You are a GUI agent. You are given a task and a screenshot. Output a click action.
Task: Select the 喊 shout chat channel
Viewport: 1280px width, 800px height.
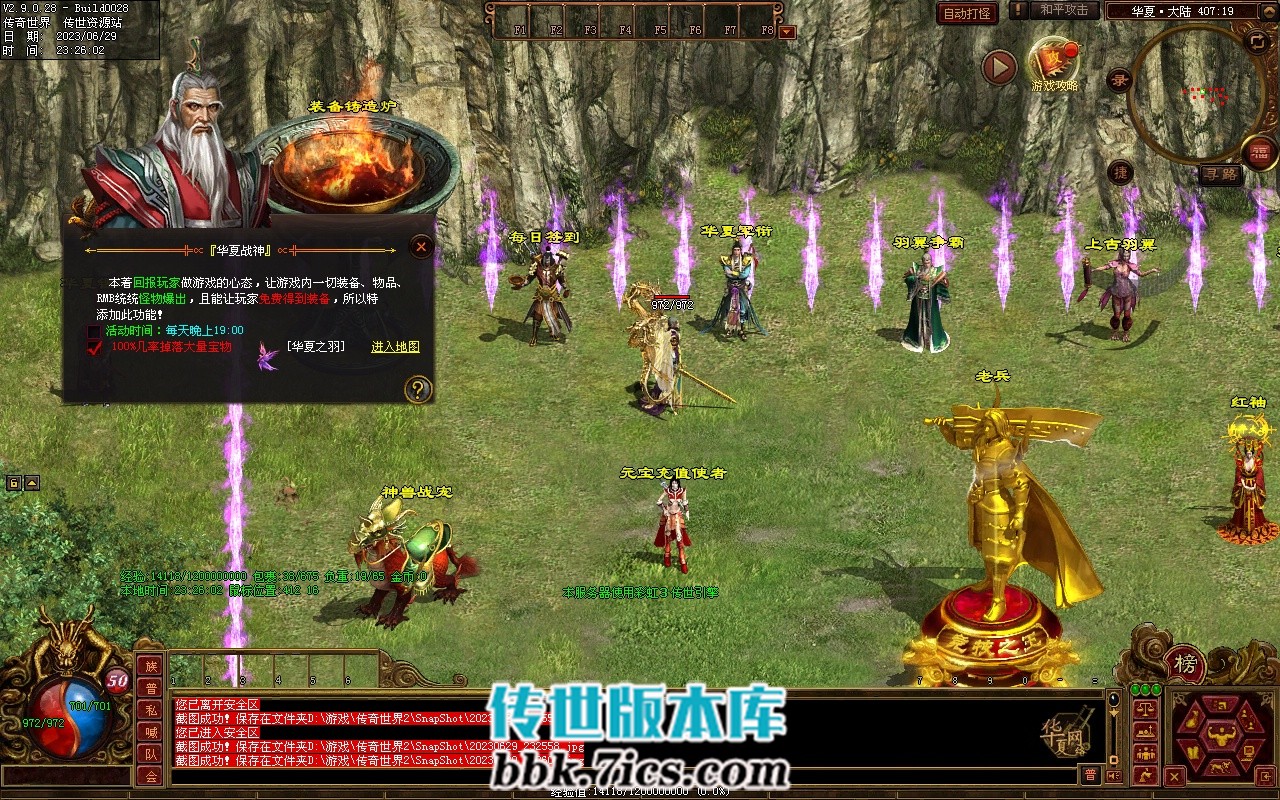point(150,732)
